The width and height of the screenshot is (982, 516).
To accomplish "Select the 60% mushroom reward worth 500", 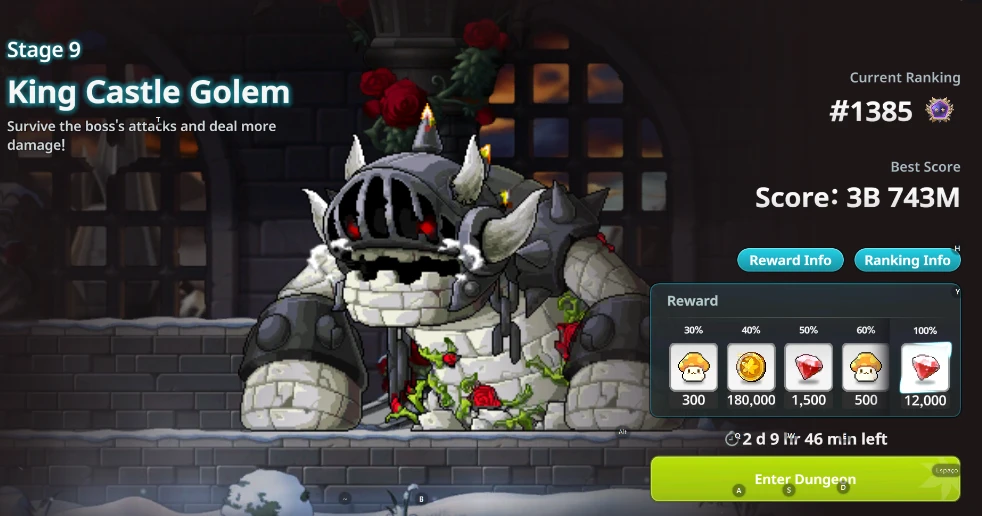I will 866,367.
